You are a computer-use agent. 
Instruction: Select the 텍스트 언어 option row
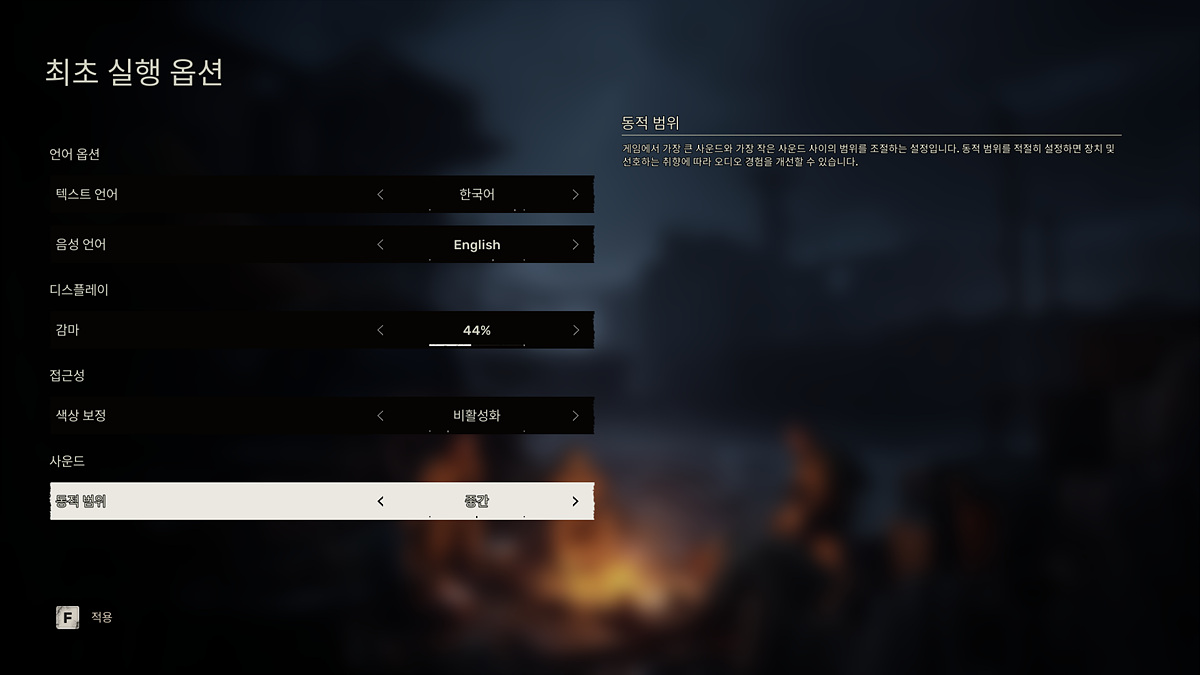coord(200,194)
